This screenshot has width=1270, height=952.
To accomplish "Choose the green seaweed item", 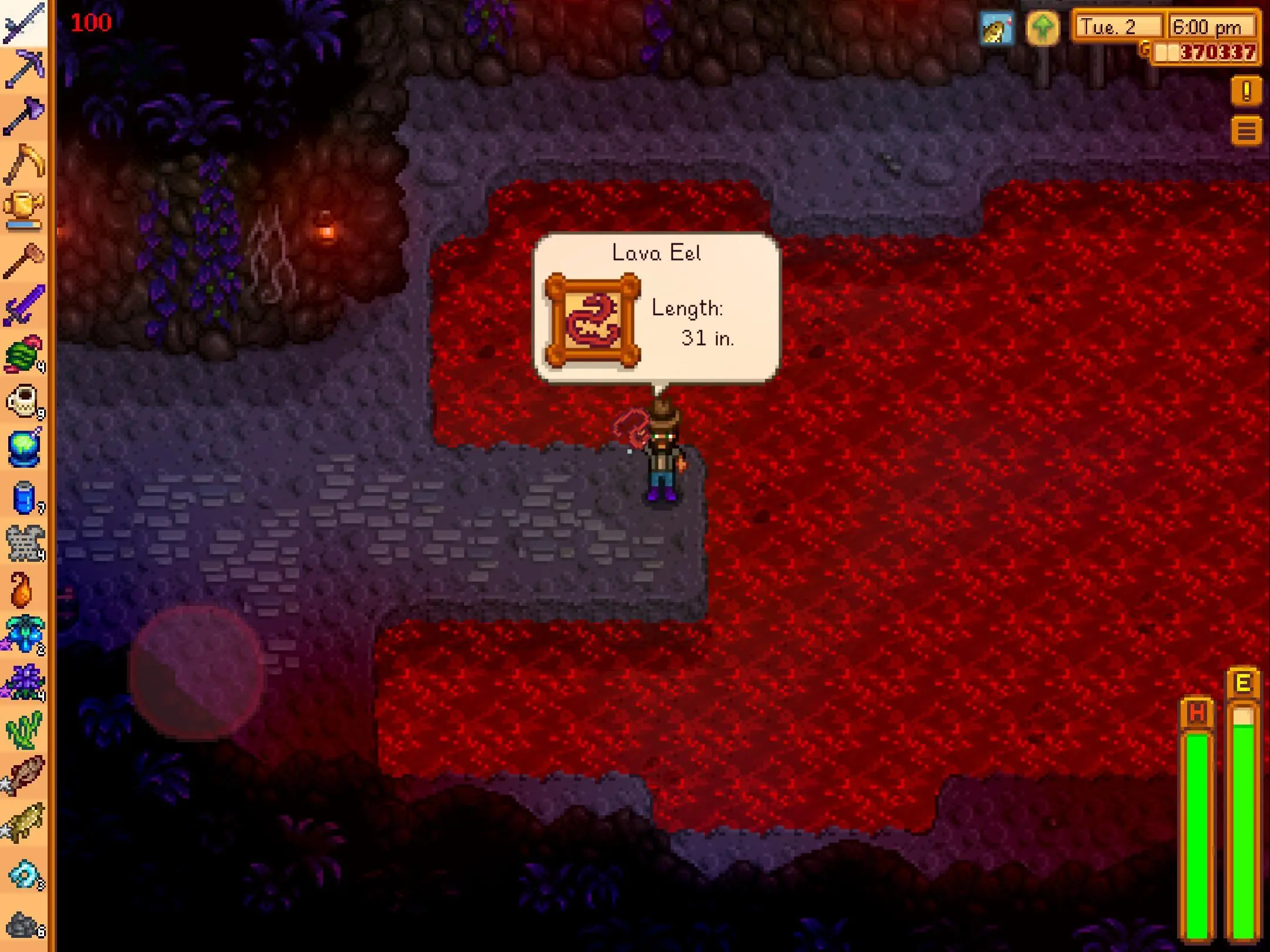I will tap(24, 730).
